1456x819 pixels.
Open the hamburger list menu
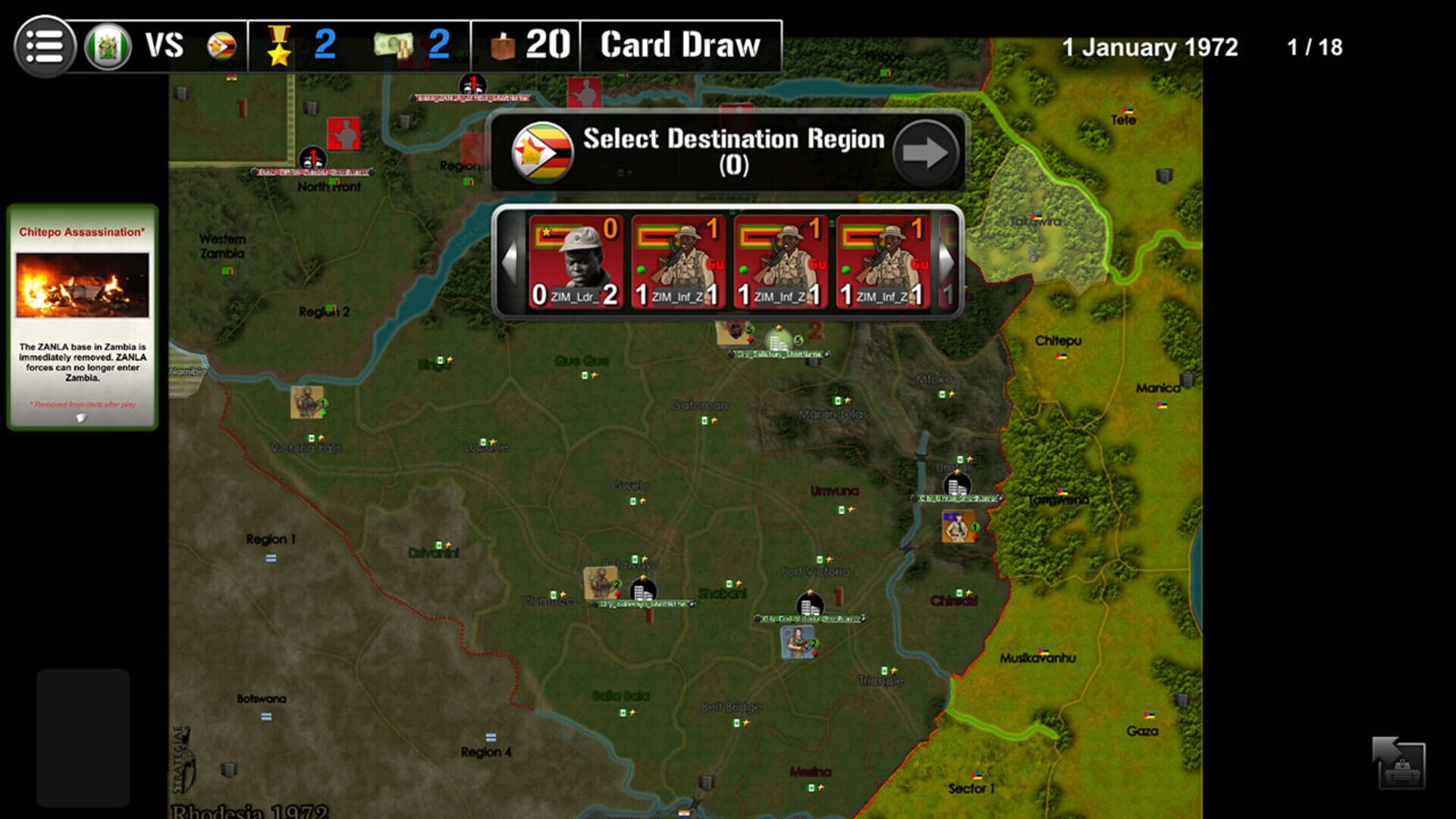43,45
